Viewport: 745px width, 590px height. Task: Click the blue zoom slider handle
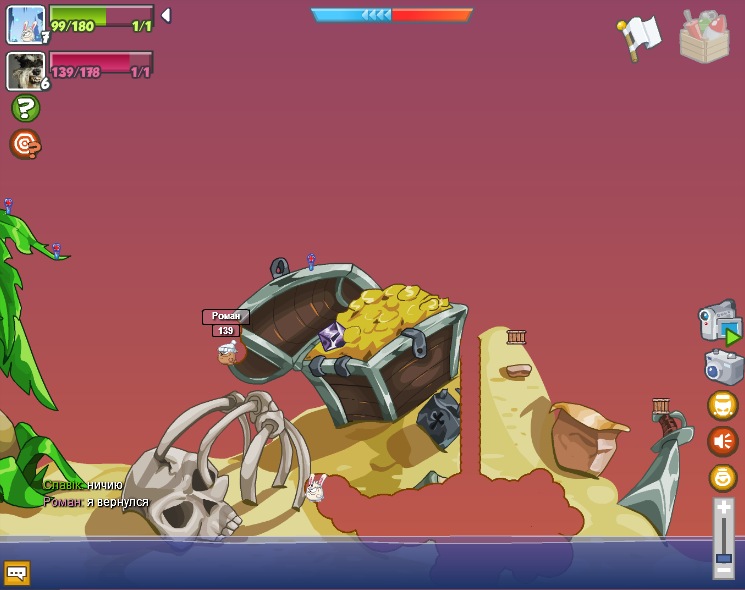click(723, 557)
